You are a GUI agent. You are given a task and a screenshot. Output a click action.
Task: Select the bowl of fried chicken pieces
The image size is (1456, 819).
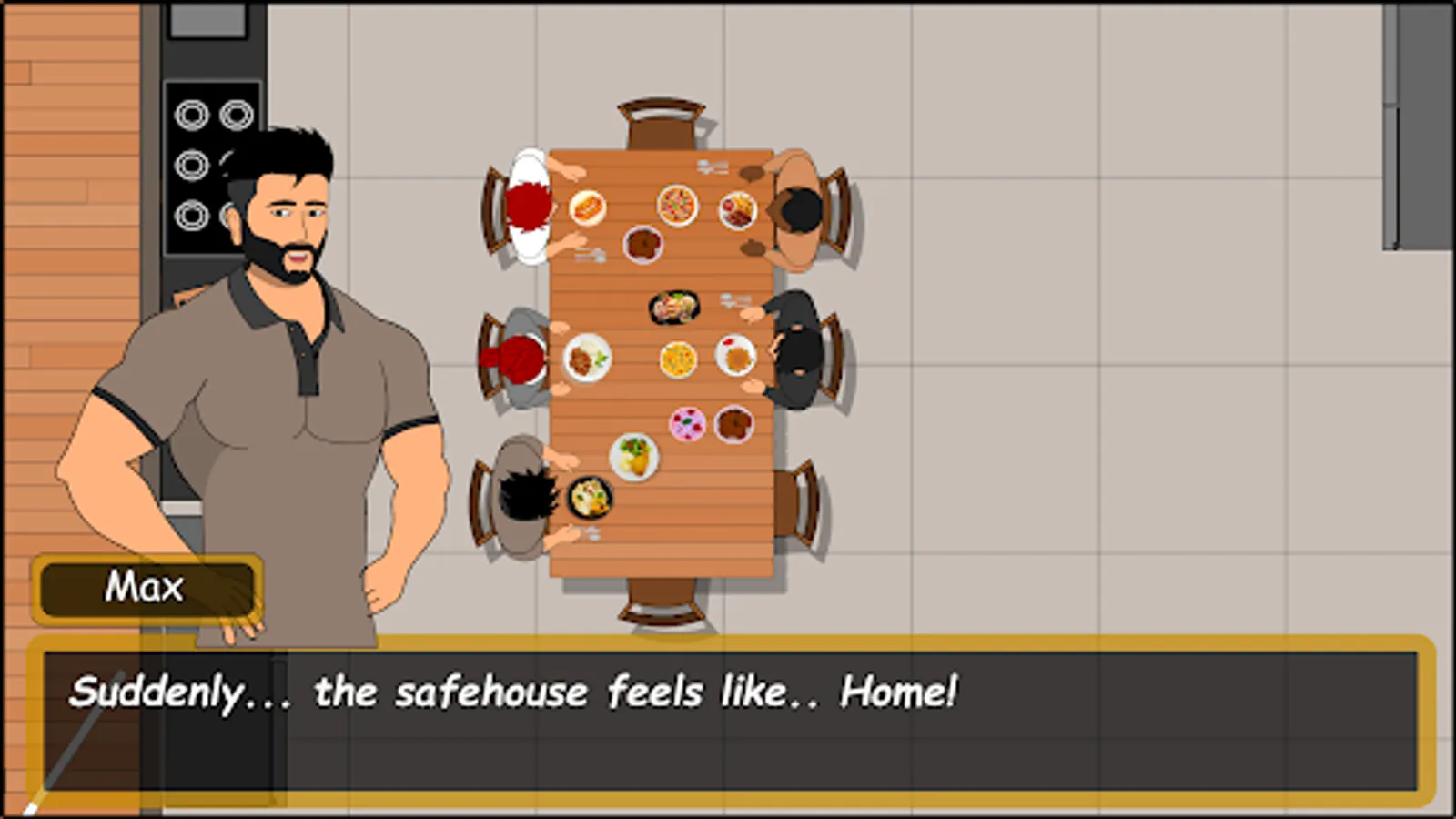click(x=642, y=244)
